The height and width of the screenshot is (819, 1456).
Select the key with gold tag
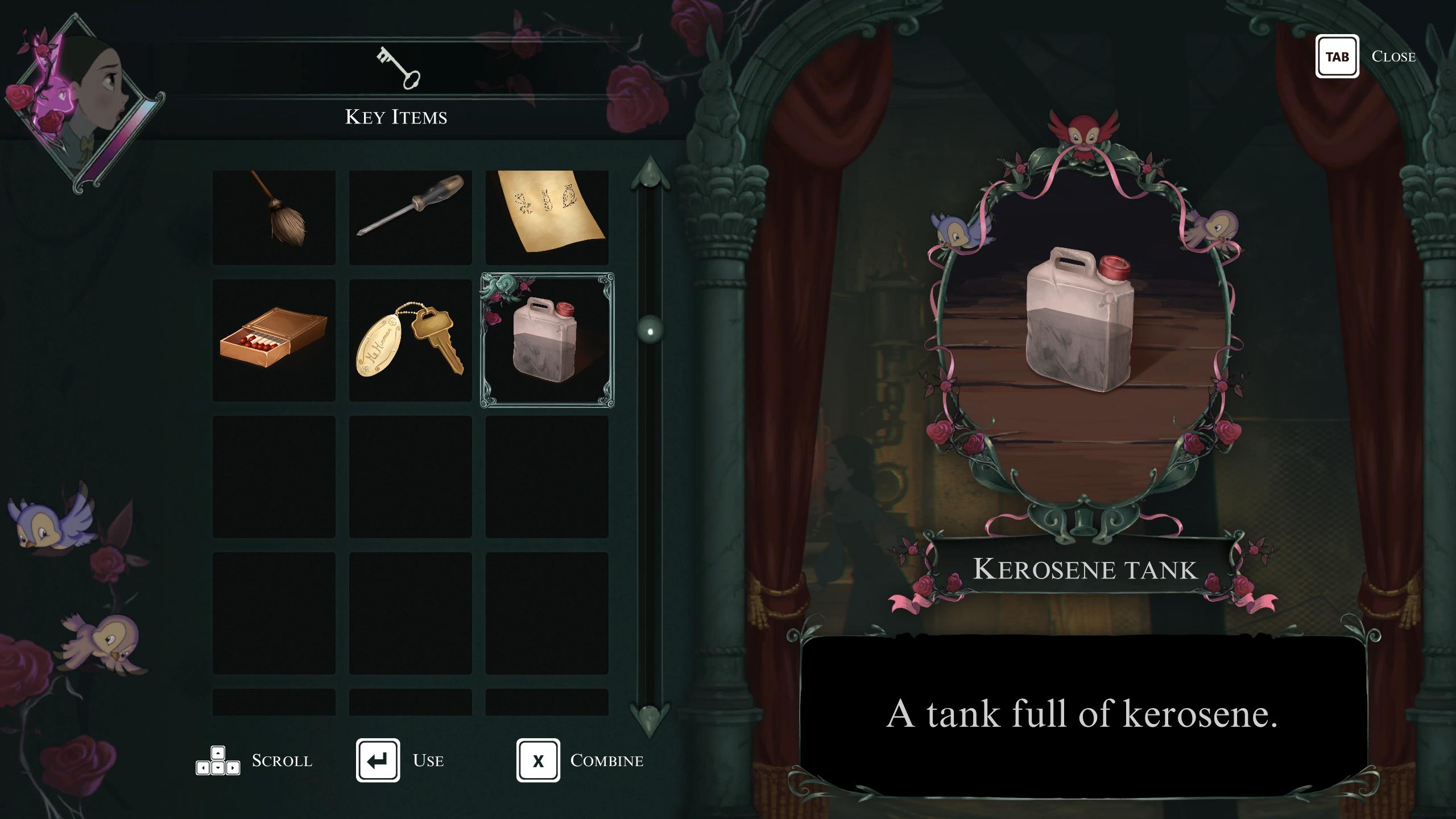point(410,340)
